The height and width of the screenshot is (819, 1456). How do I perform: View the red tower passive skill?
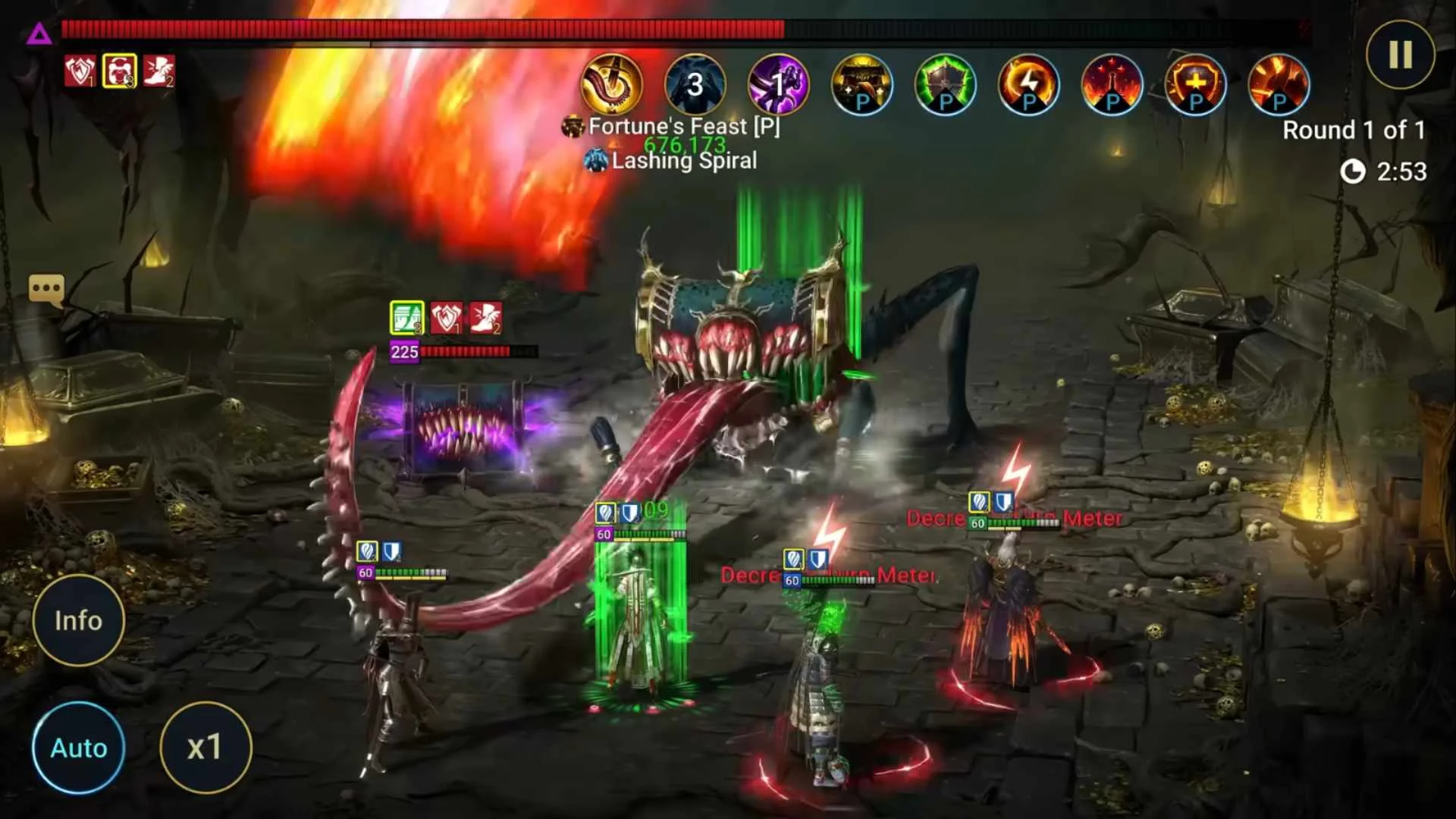point(1112,84)
